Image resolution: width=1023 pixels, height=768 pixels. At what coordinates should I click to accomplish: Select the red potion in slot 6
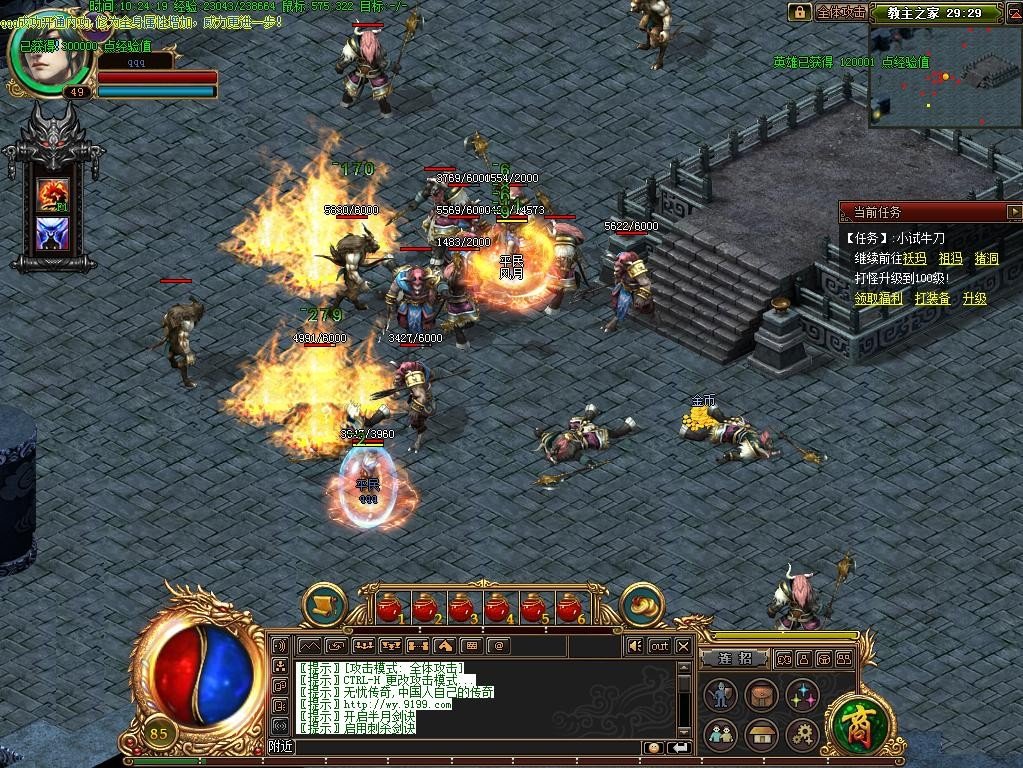pyautogui.click(x=569, y=607)
